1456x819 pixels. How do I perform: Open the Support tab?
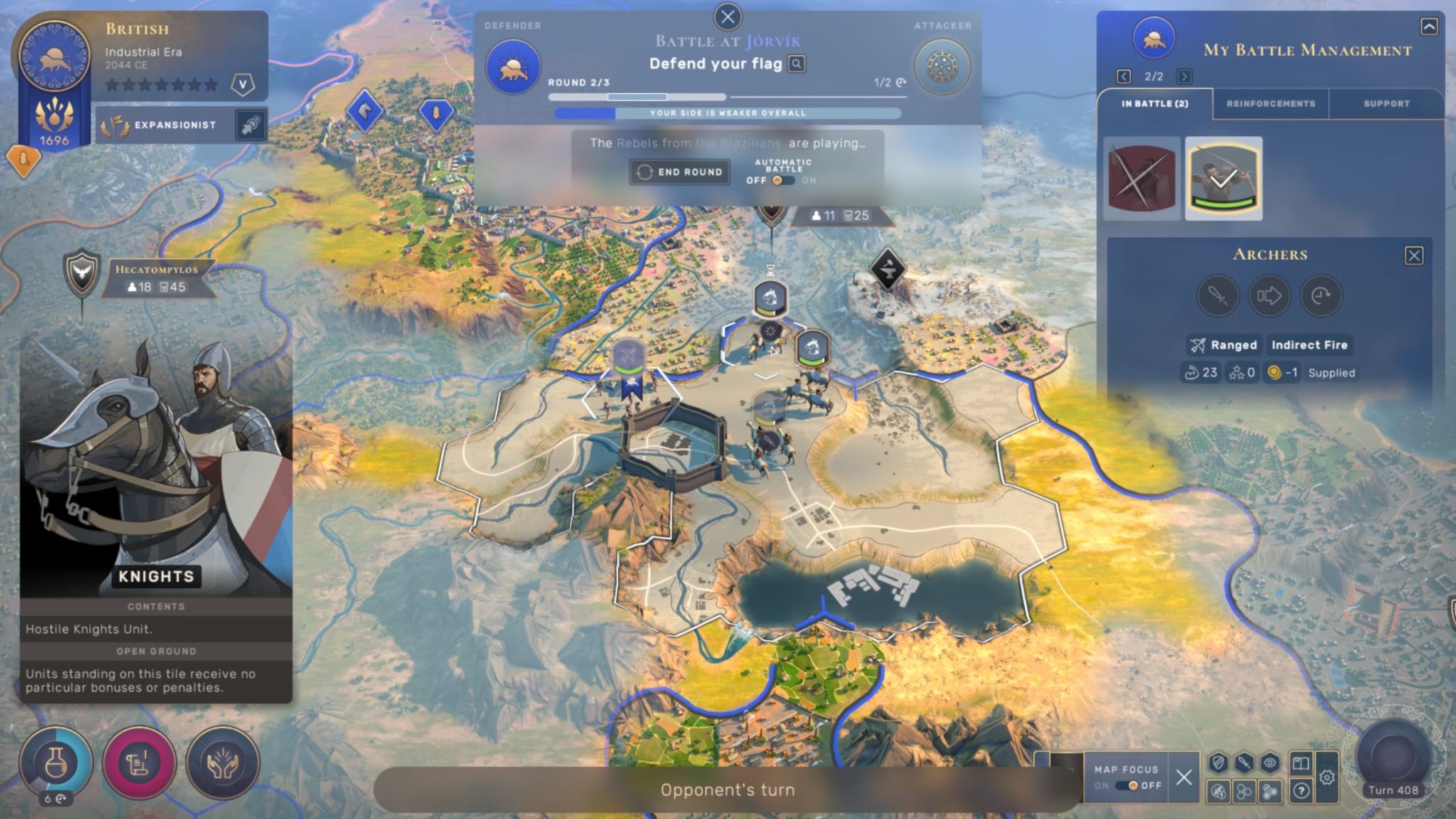(x=1386, y=103)
